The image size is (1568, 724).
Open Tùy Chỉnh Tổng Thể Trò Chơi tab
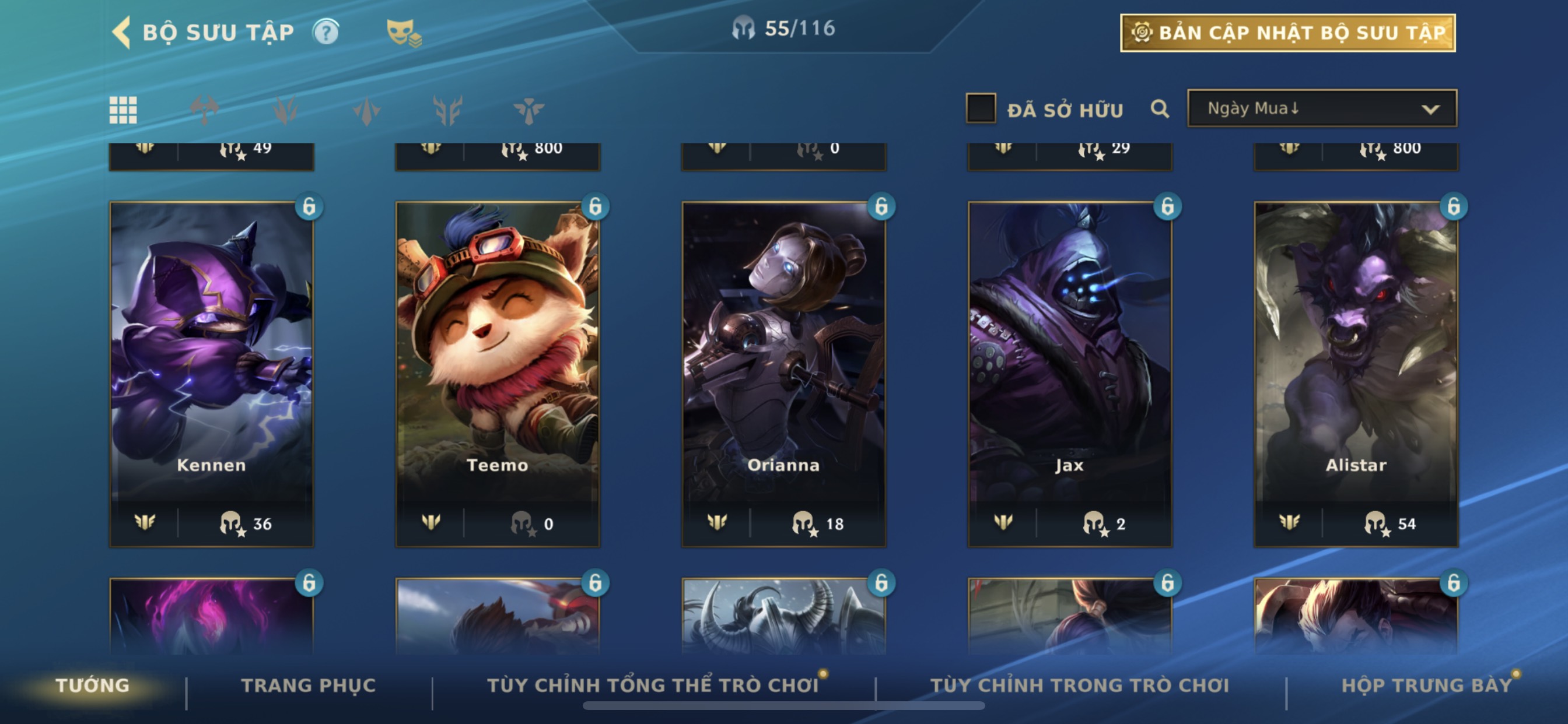pos(653,686)
